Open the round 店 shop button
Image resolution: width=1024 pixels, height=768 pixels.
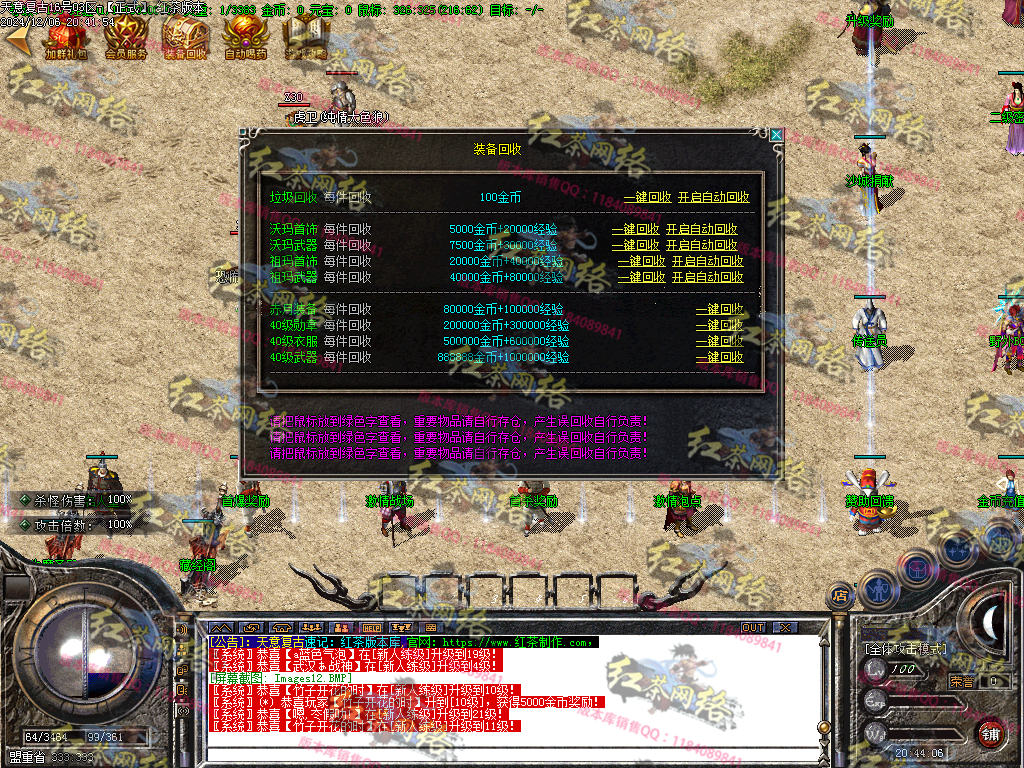click(x=838, y=596)
